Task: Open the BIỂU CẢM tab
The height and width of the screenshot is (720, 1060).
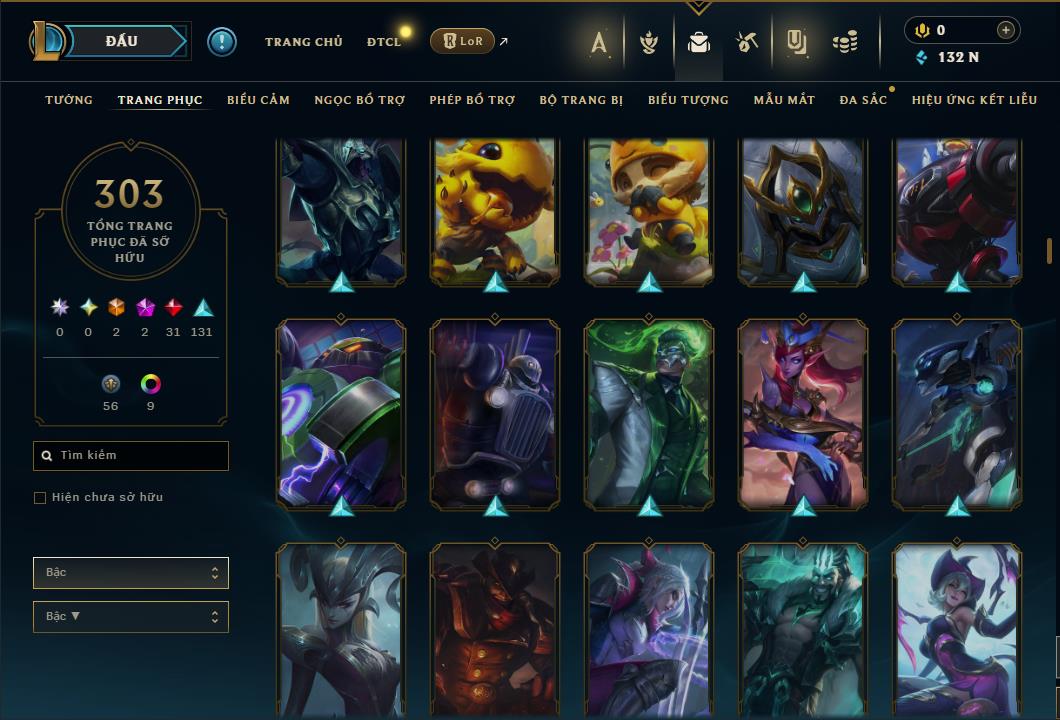Action: click(258, 100)
